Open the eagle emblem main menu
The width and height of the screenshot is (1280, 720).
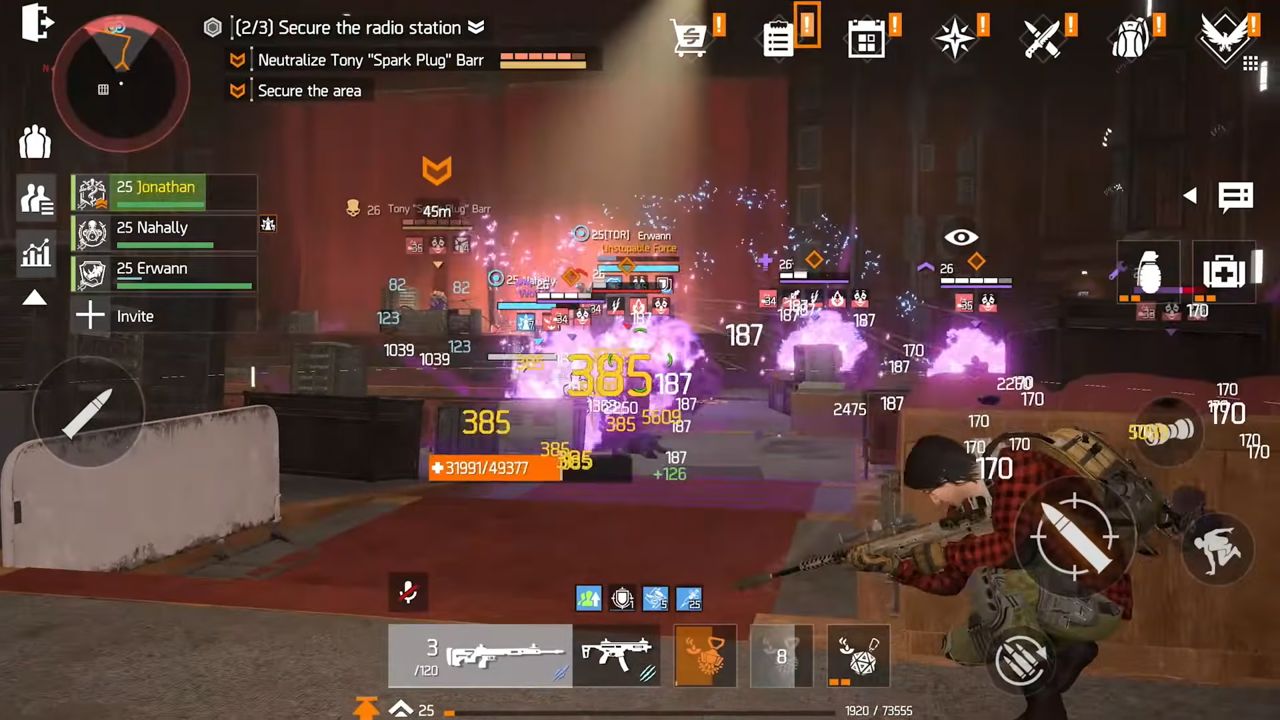tap(1226, 38)
